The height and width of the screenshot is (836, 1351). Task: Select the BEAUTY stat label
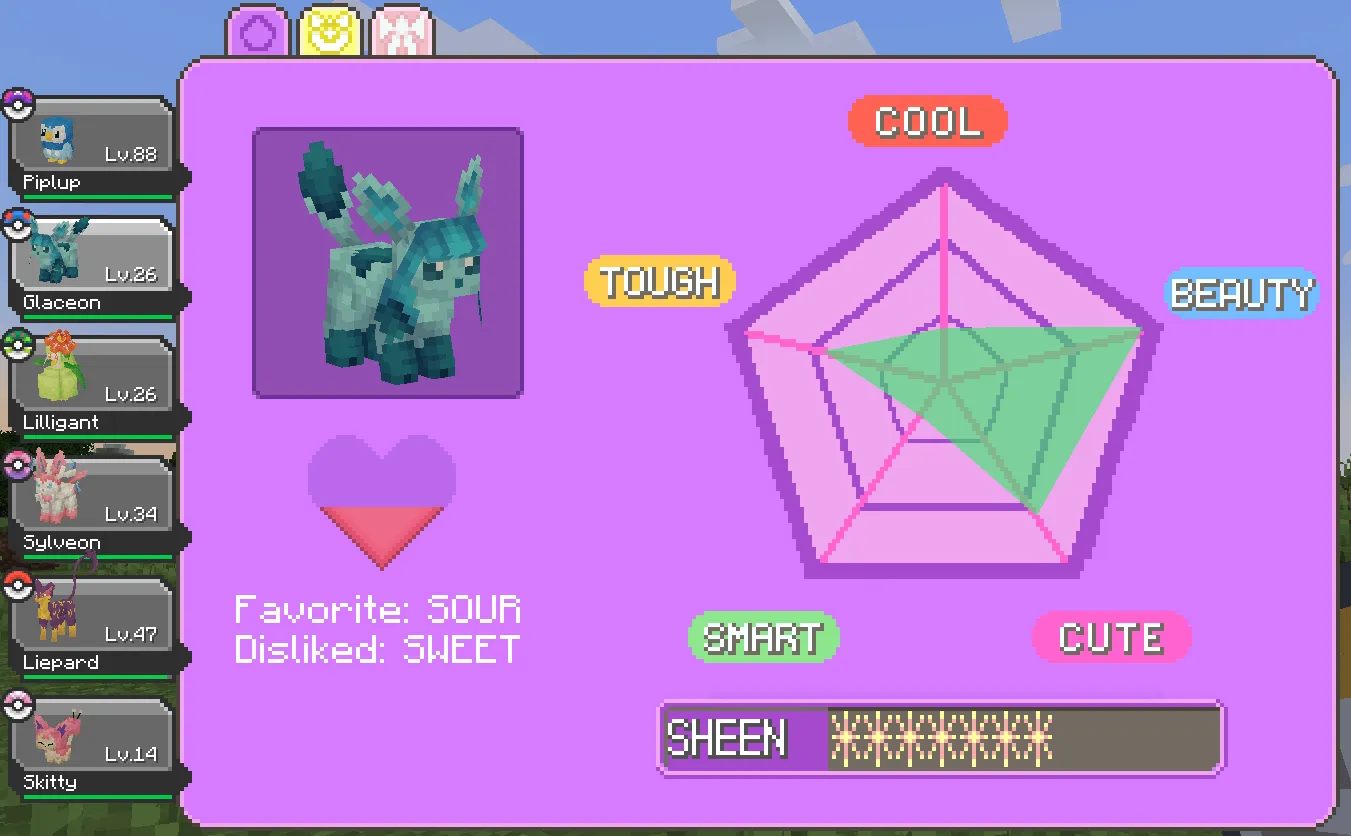[x=1242, y=294]
